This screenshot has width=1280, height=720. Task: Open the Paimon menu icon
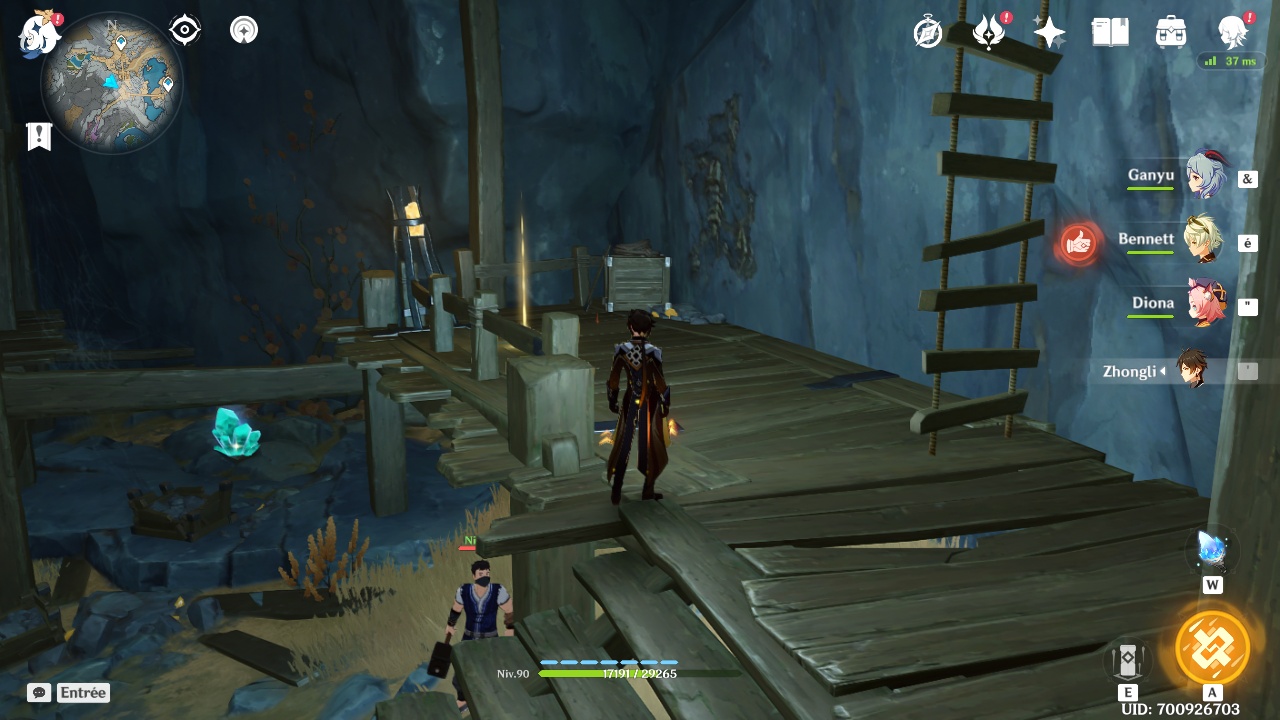40,34
